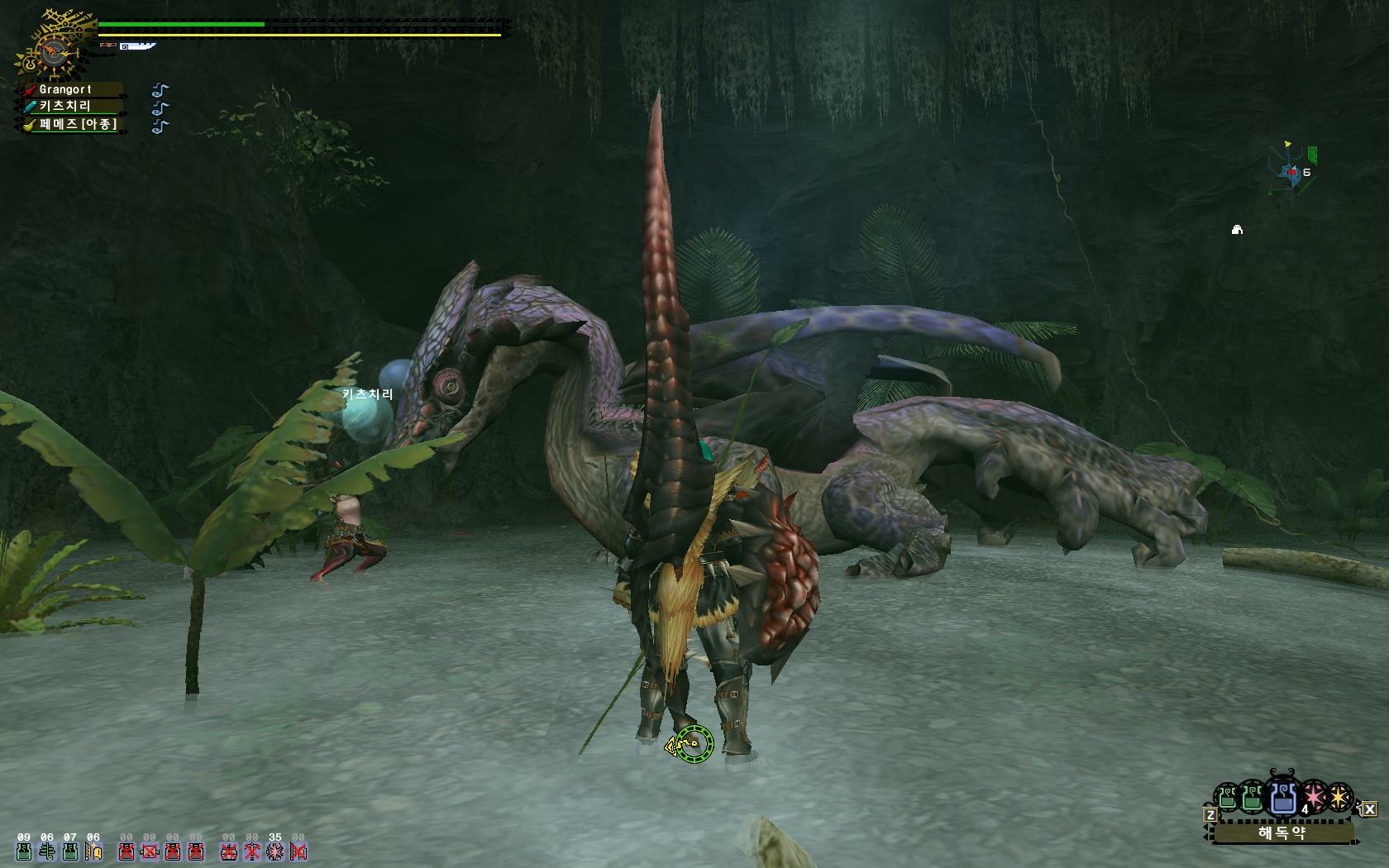The image size is (1389, 868).
Task: Choose the yellow star bomb item
Action: (x=1339, y=798)
